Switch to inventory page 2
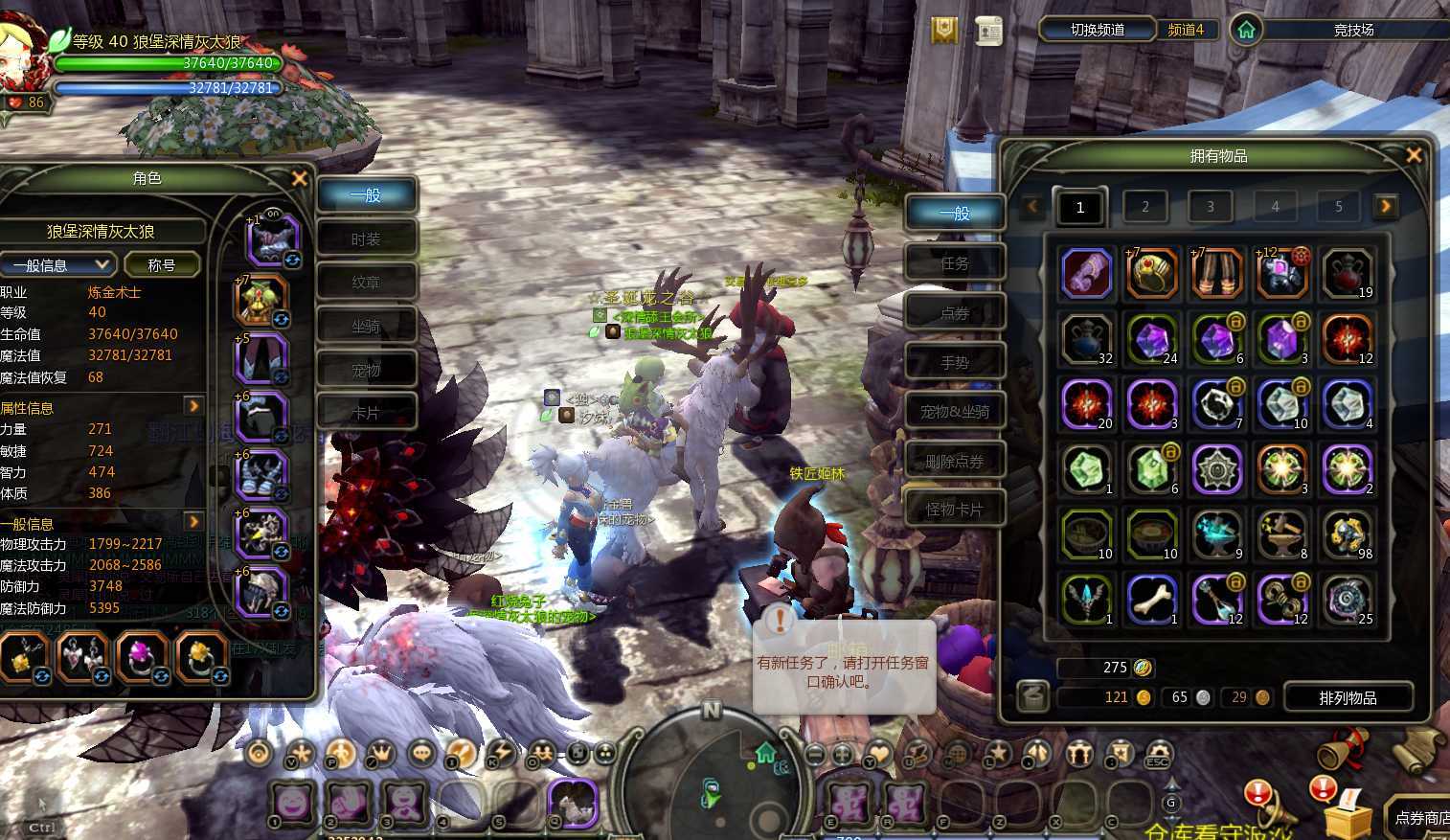1450x840 pixels. (1144, 206)
